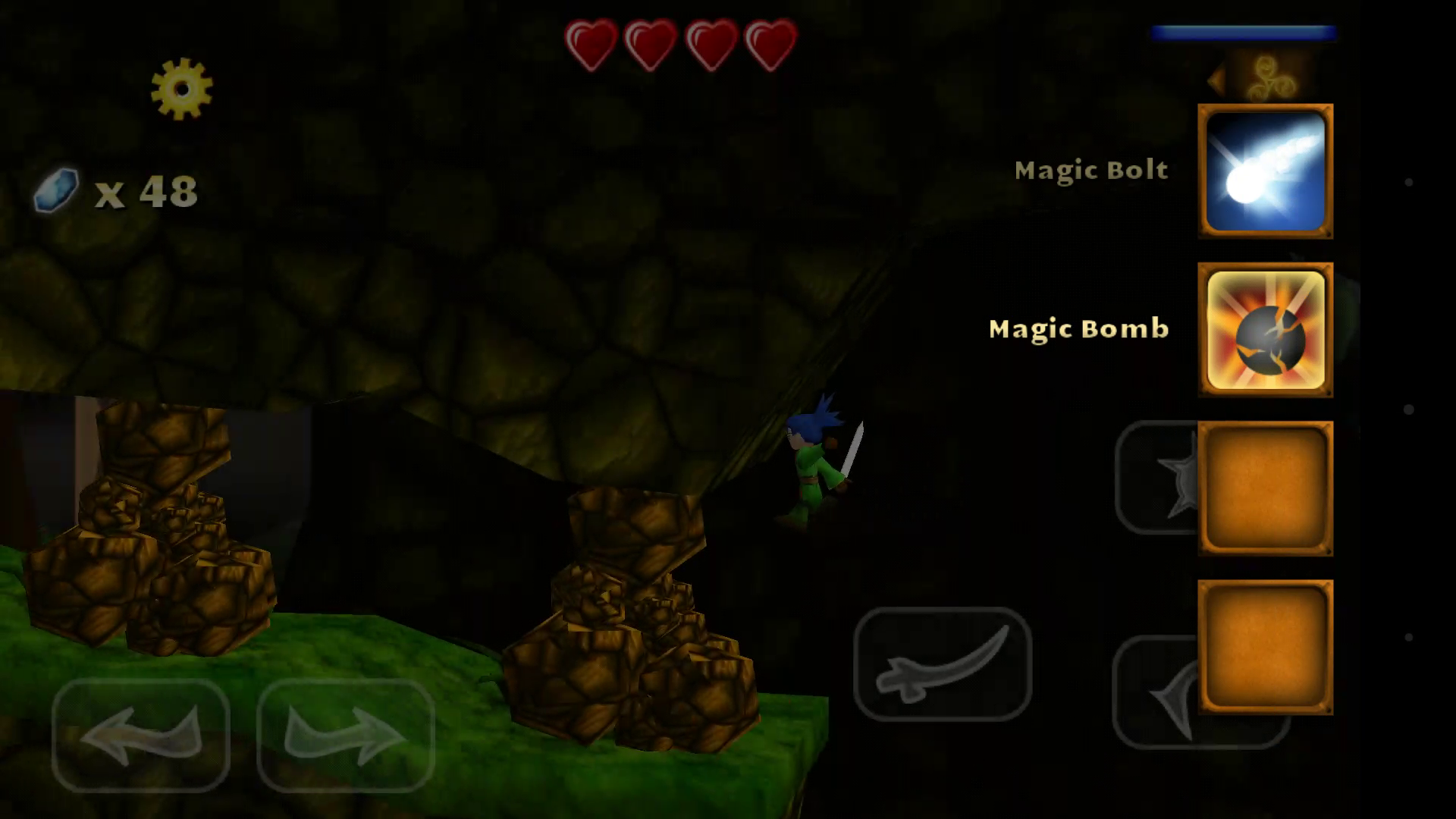The height and width of the screenshot is (819, 1456).
Task: Tap the move right arrow button
Action: pyautogui.click(x=346, y=735)
